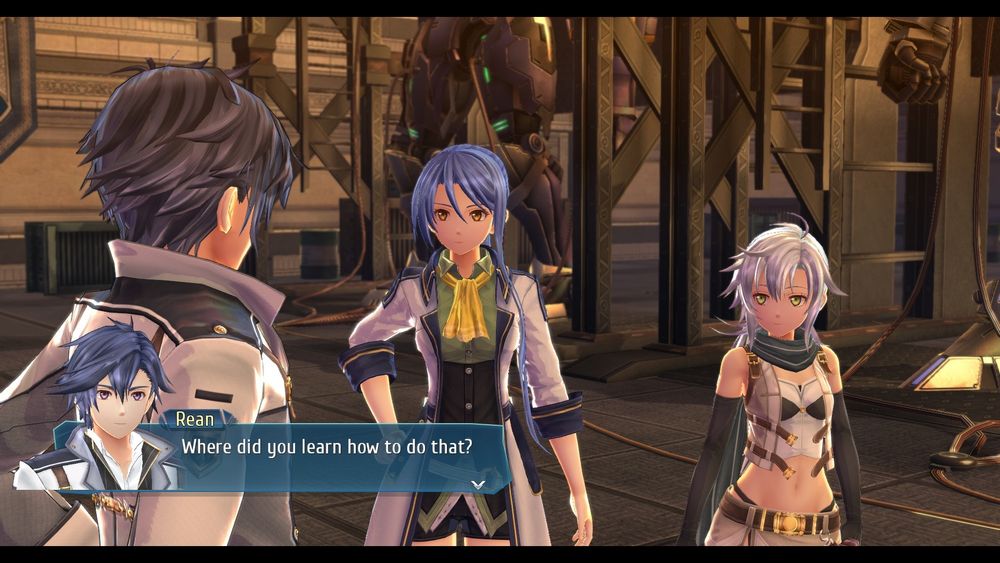Advance dialogue with the down arrow indicator

click(x=478, y=483)
